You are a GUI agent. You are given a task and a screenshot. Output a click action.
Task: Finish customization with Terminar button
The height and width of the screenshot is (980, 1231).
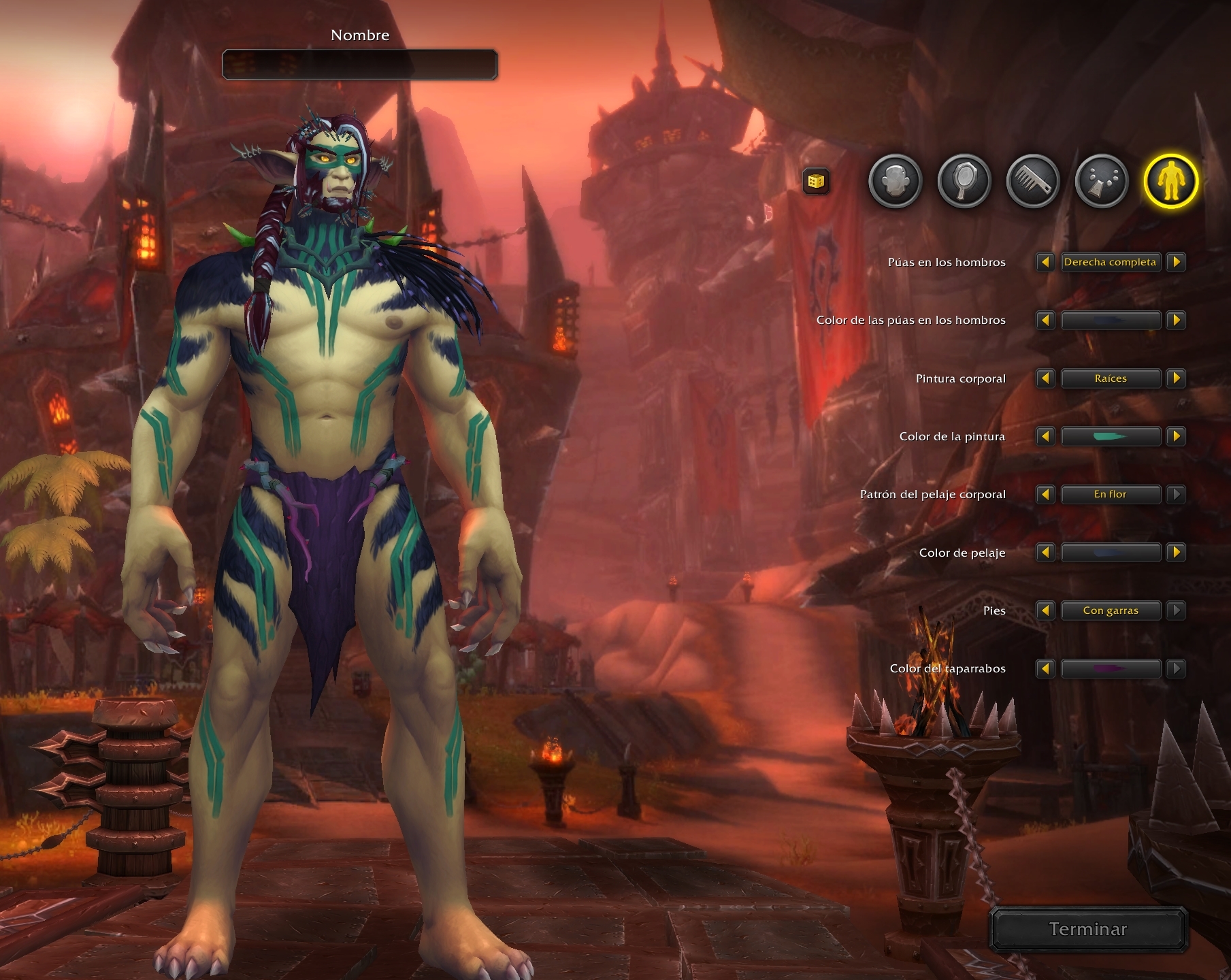(x=1087, y=929)
